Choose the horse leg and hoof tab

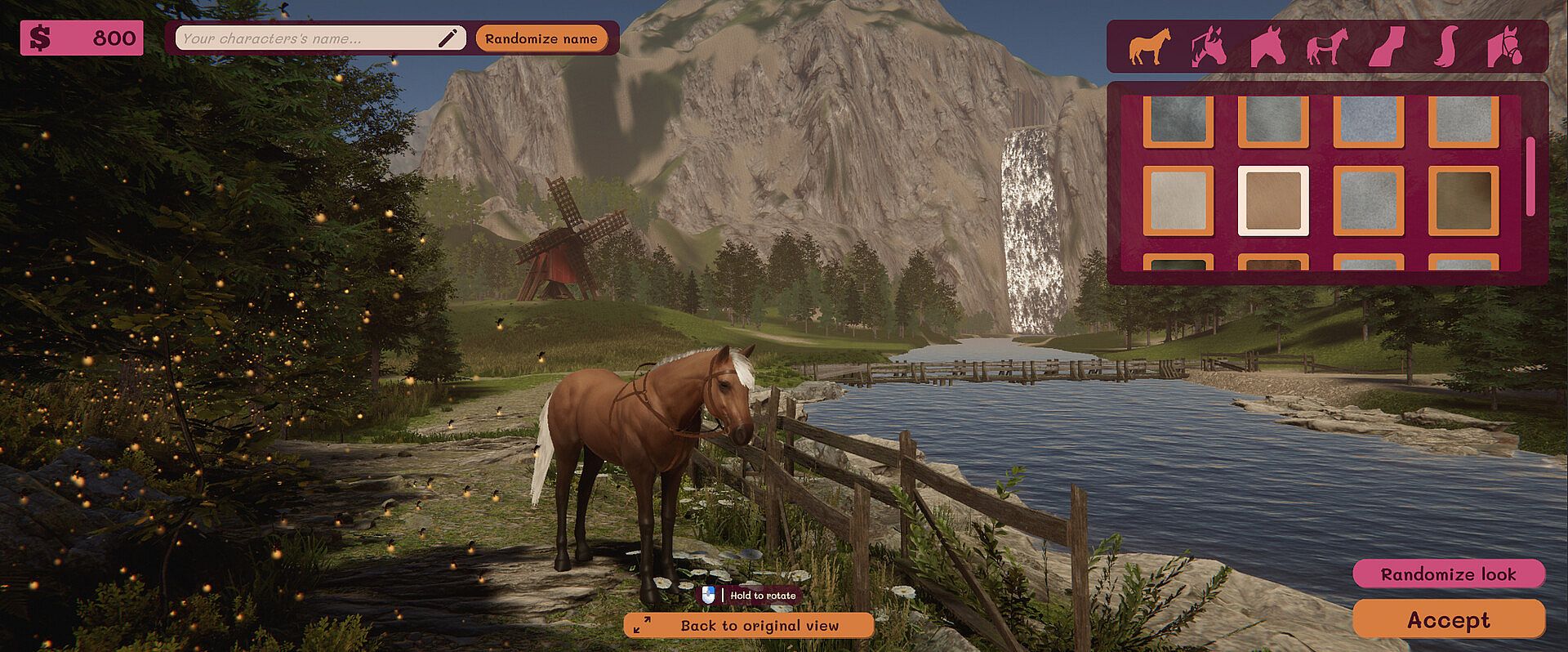[1387, 47]
